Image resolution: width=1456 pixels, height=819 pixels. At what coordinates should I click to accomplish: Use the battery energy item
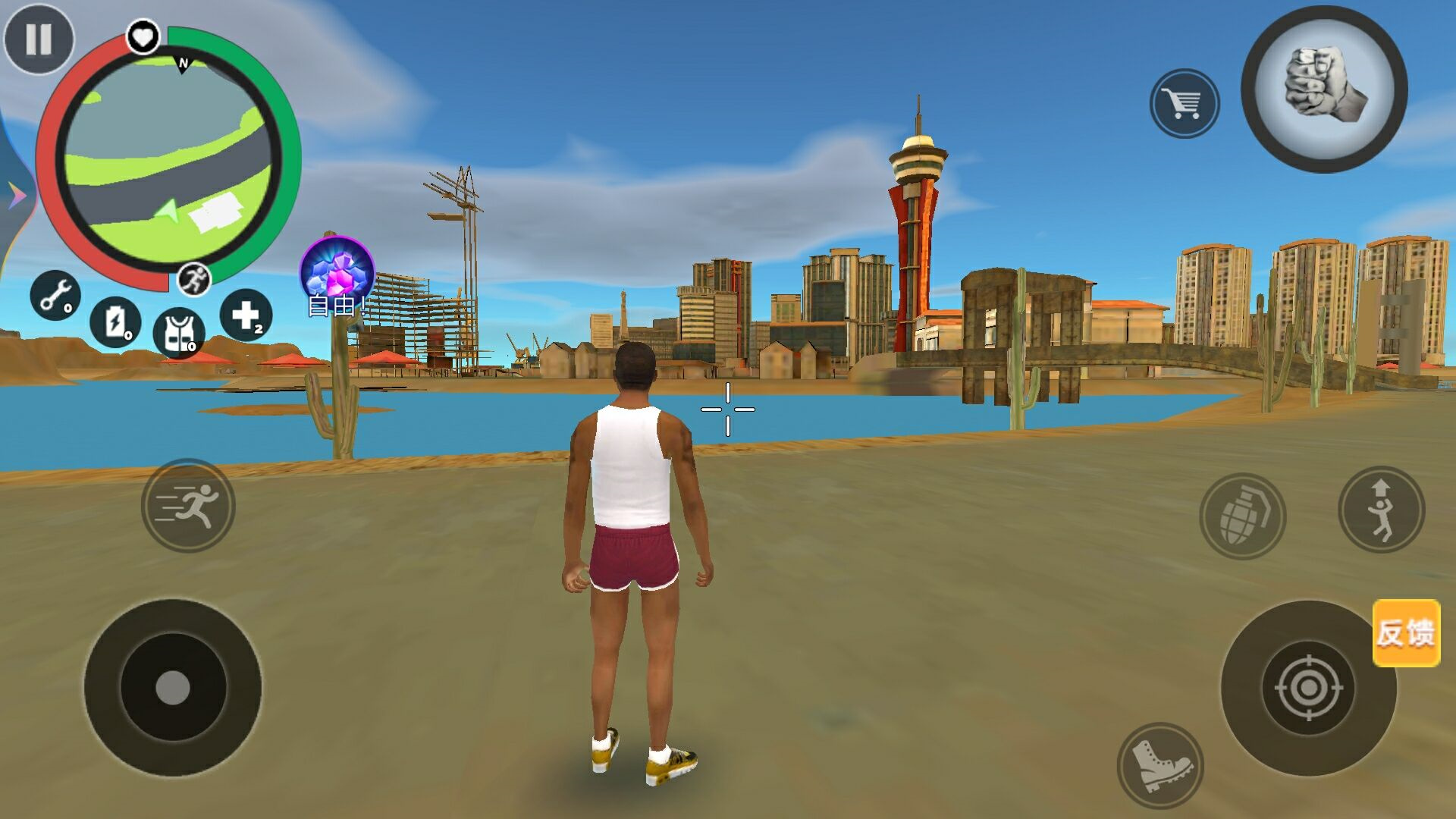pos(115,322)
